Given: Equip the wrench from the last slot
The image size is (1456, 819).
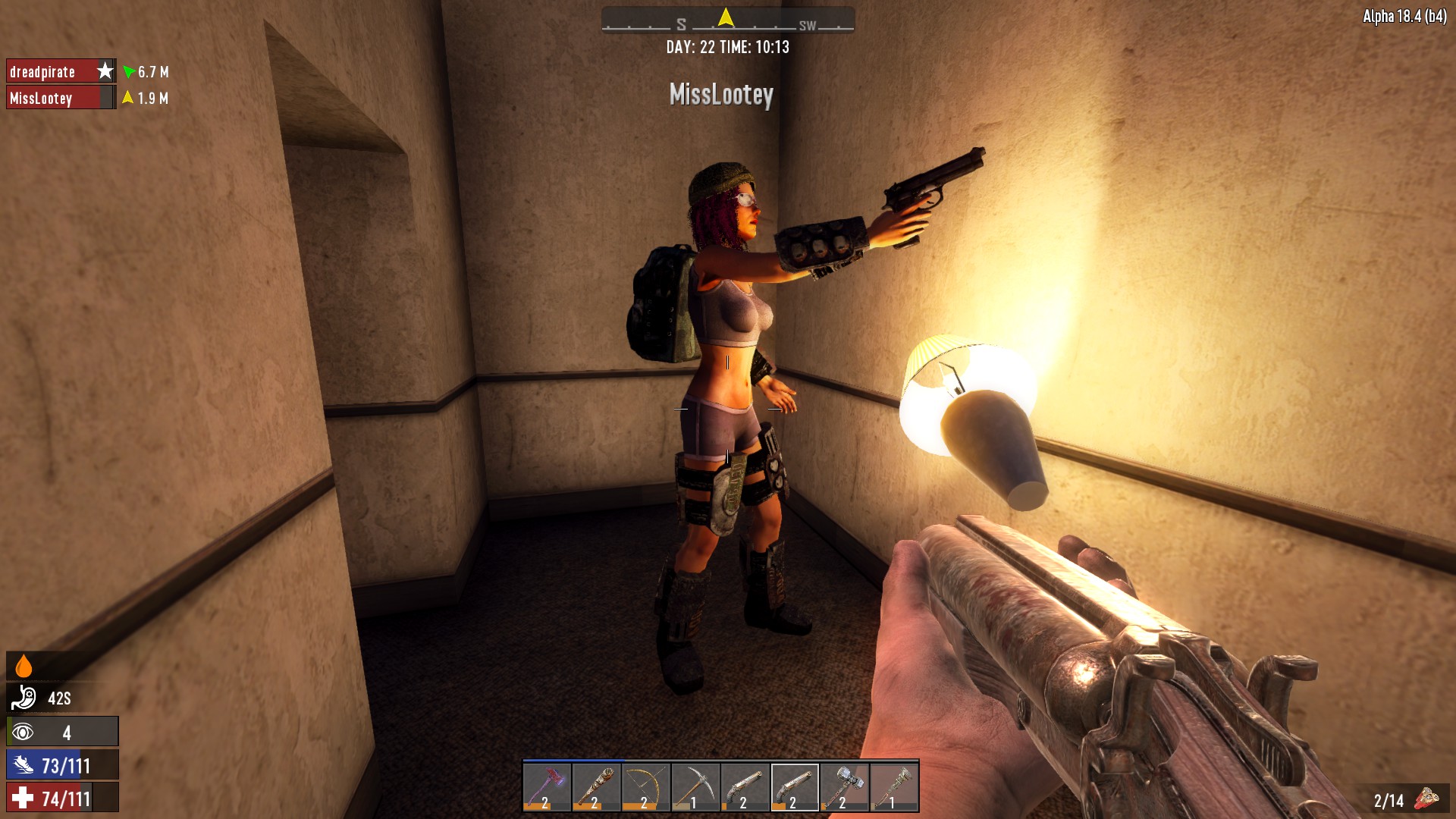Looking at the screenshot, I should pyautogui.click(x=894, y=787).
